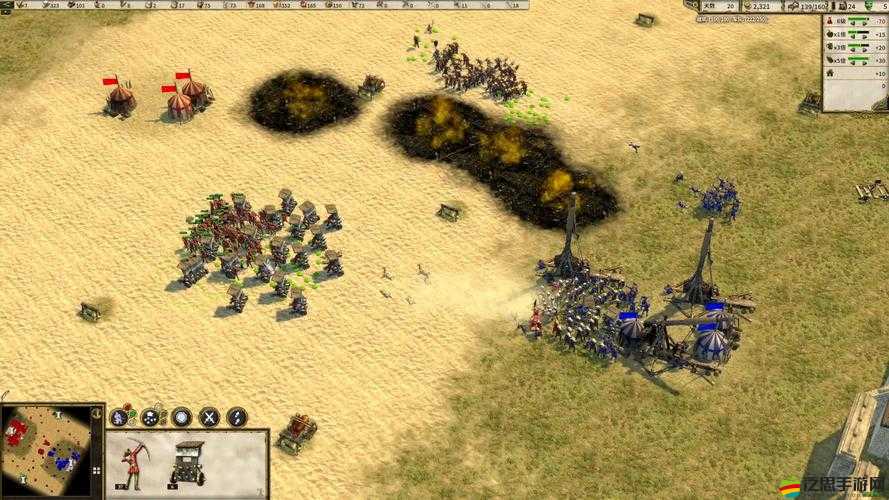The height and width of the screenshot is (500, 889).
Task: Activate the crossed swords command button
Action: coord(209,417)
